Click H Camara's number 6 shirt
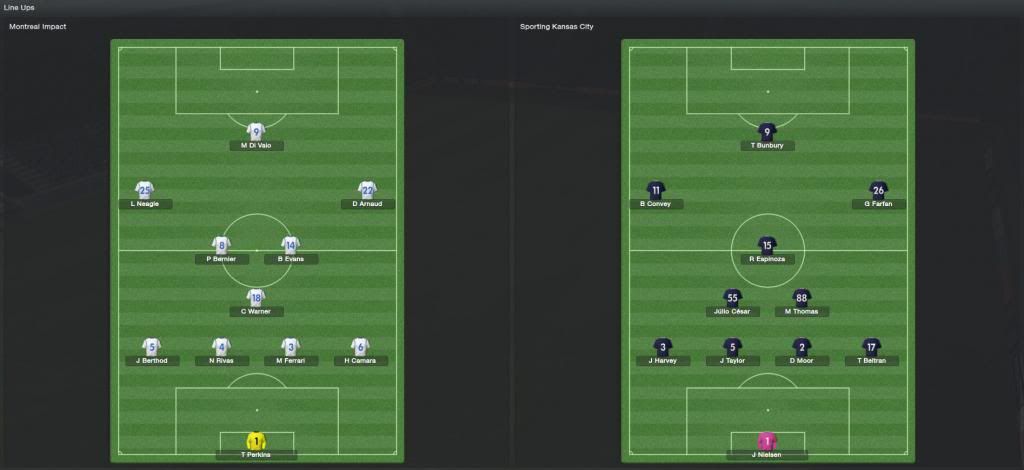Image resolution: width=1024 pixels, height=470 pixels. click(x=360, y=346)
